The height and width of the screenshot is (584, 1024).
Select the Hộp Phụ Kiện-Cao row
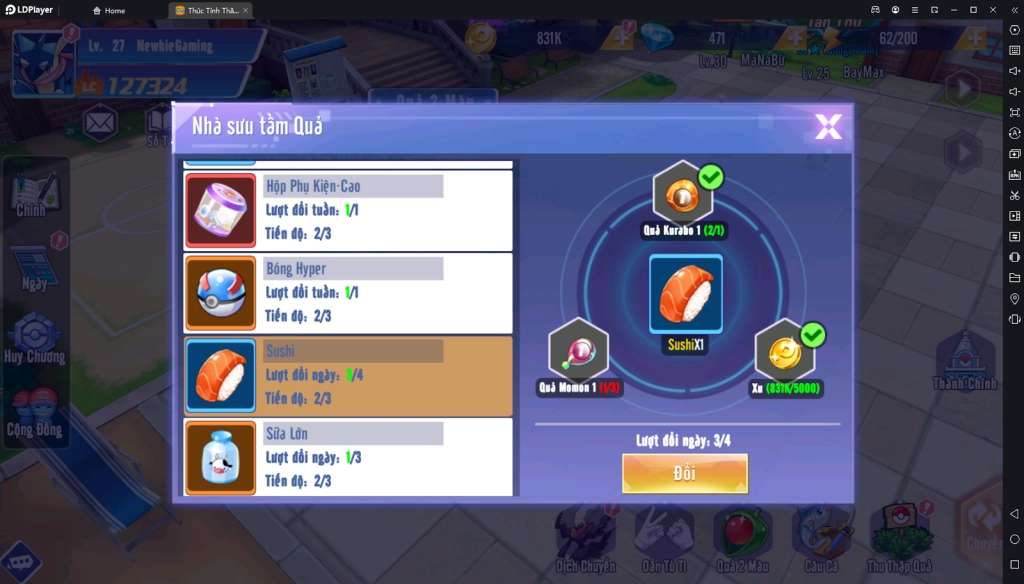(x=348, y=210)
